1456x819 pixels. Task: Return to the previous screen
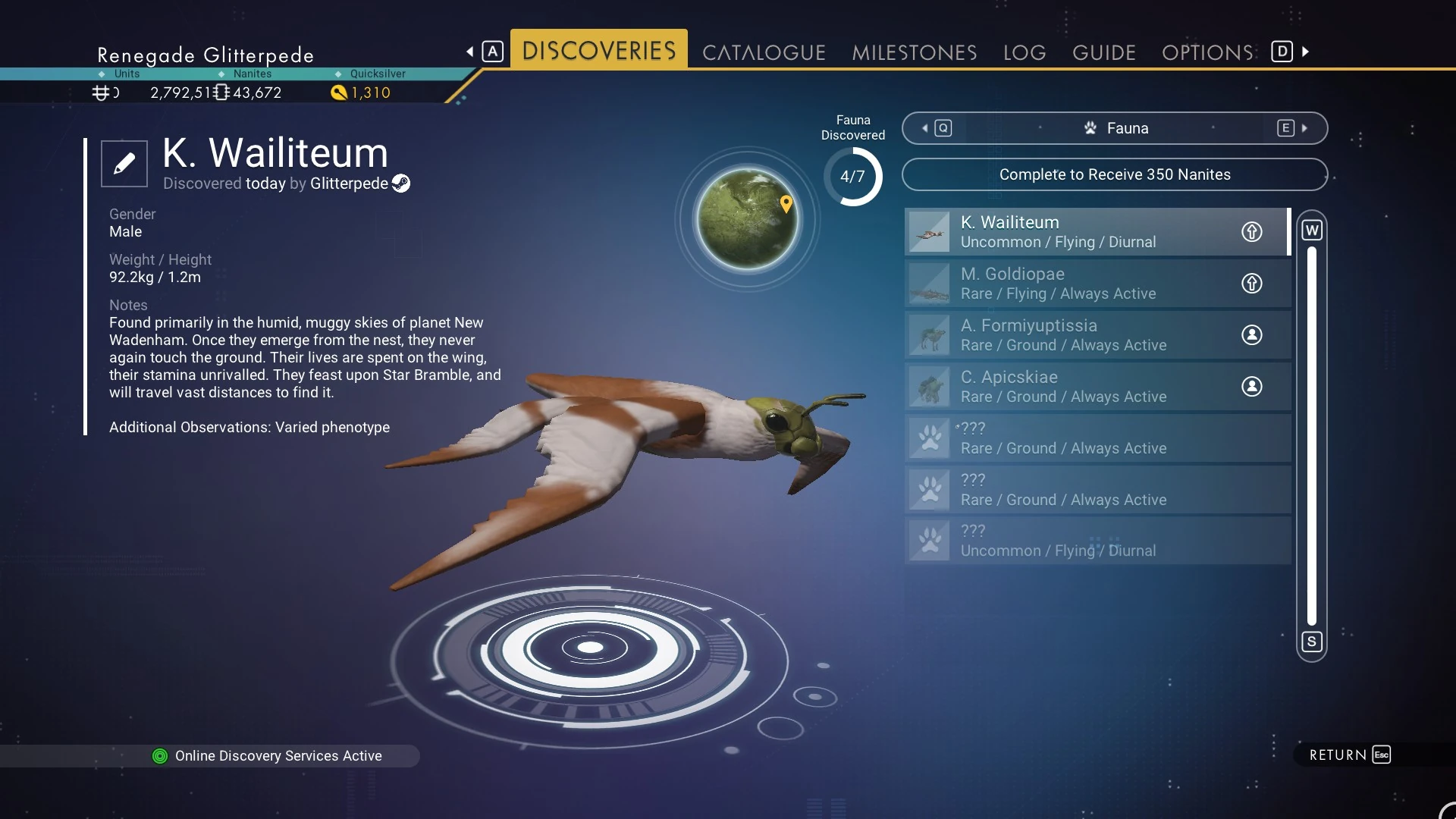click(x=1349, y=755)
